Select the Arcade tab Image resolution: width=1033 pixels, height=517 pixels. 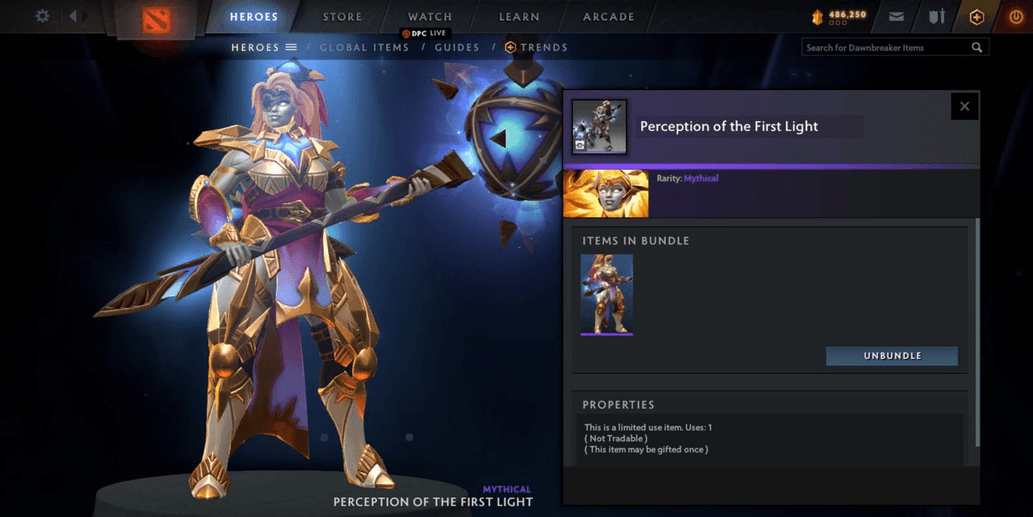click(x=609, y=17)
